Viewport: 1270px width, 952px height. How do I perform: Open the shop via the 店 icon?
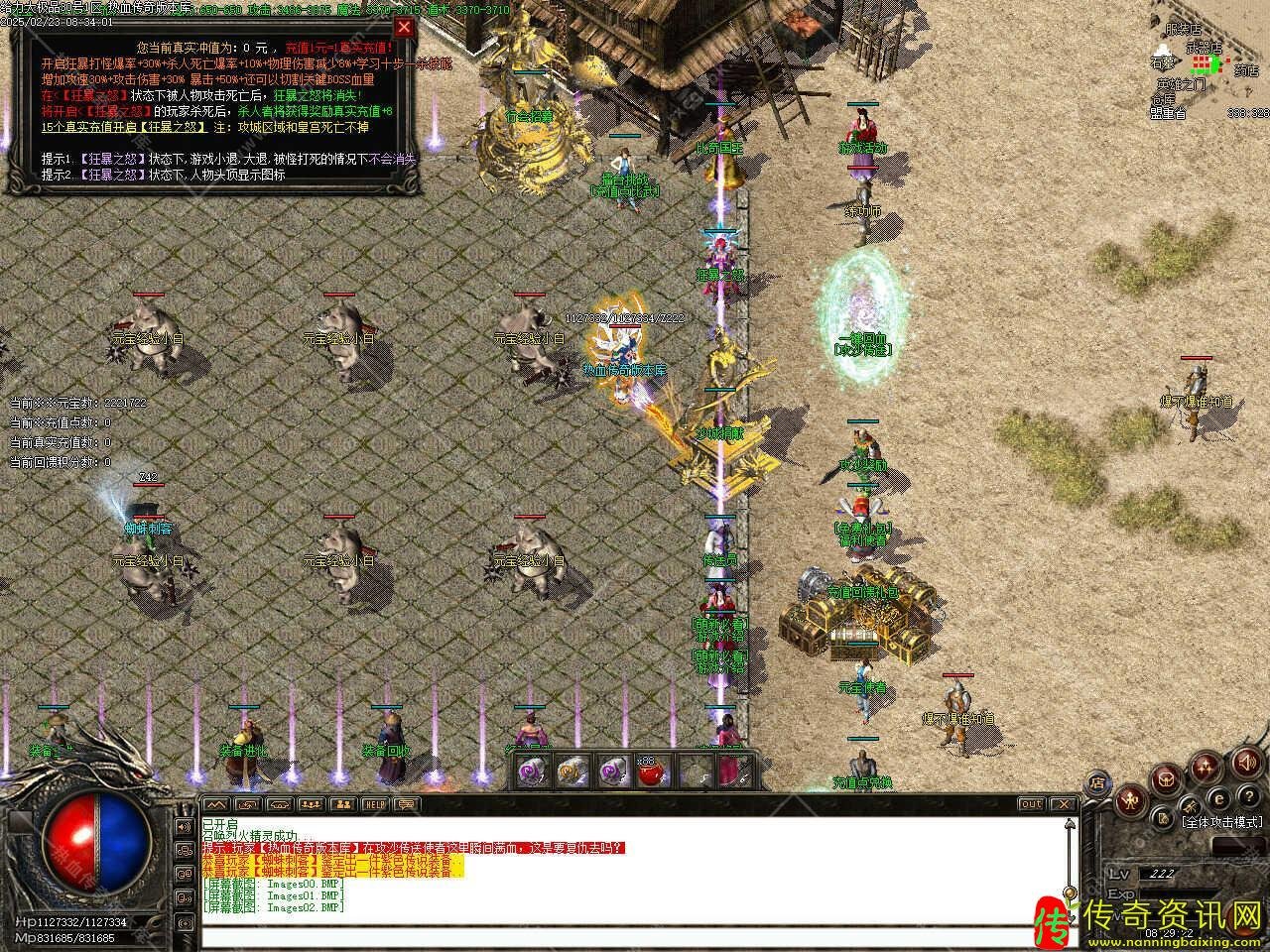(x=1098, y=780)
